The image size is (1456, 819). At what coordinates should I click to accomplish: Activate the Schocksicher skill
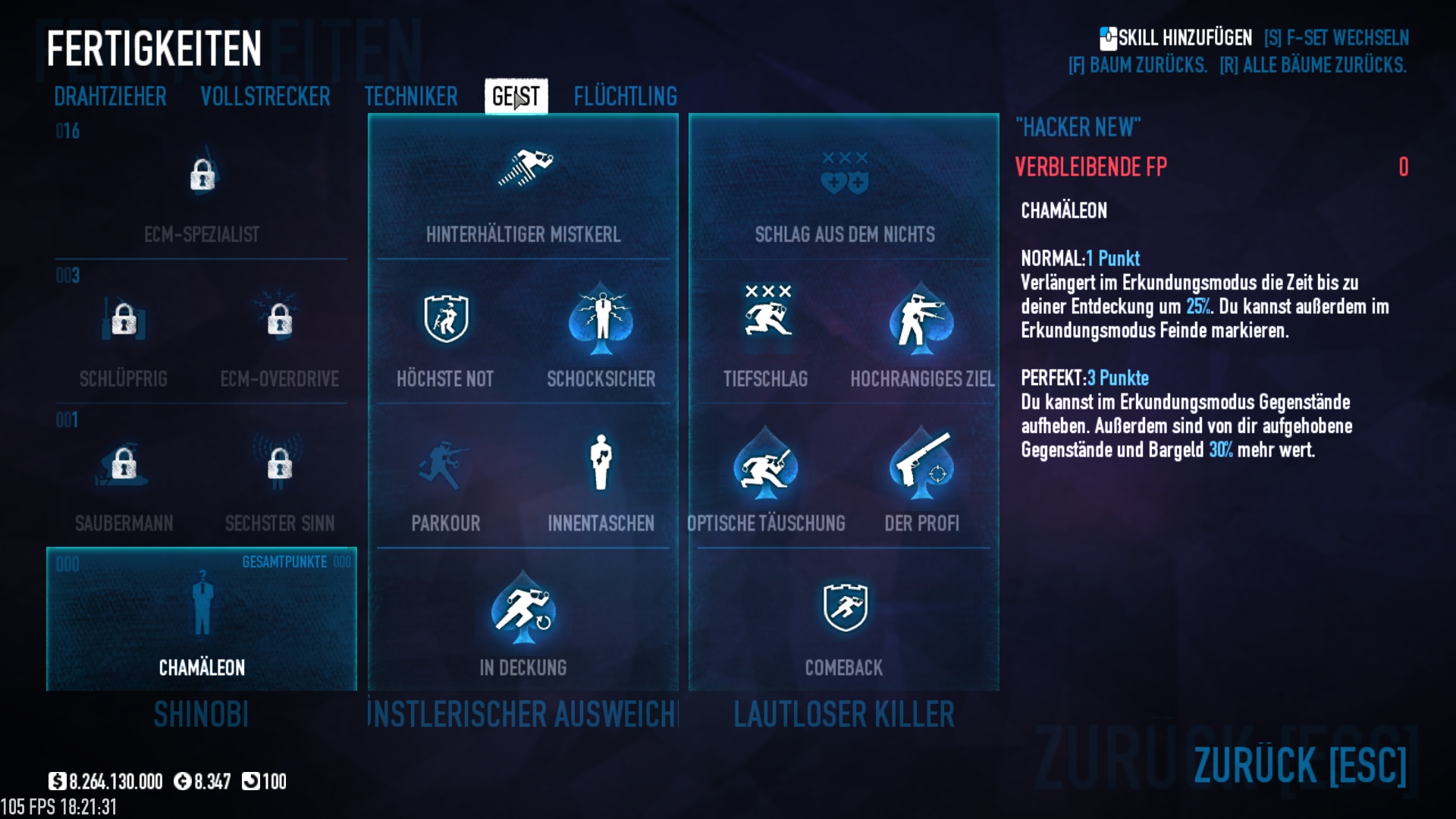point(601,334)
